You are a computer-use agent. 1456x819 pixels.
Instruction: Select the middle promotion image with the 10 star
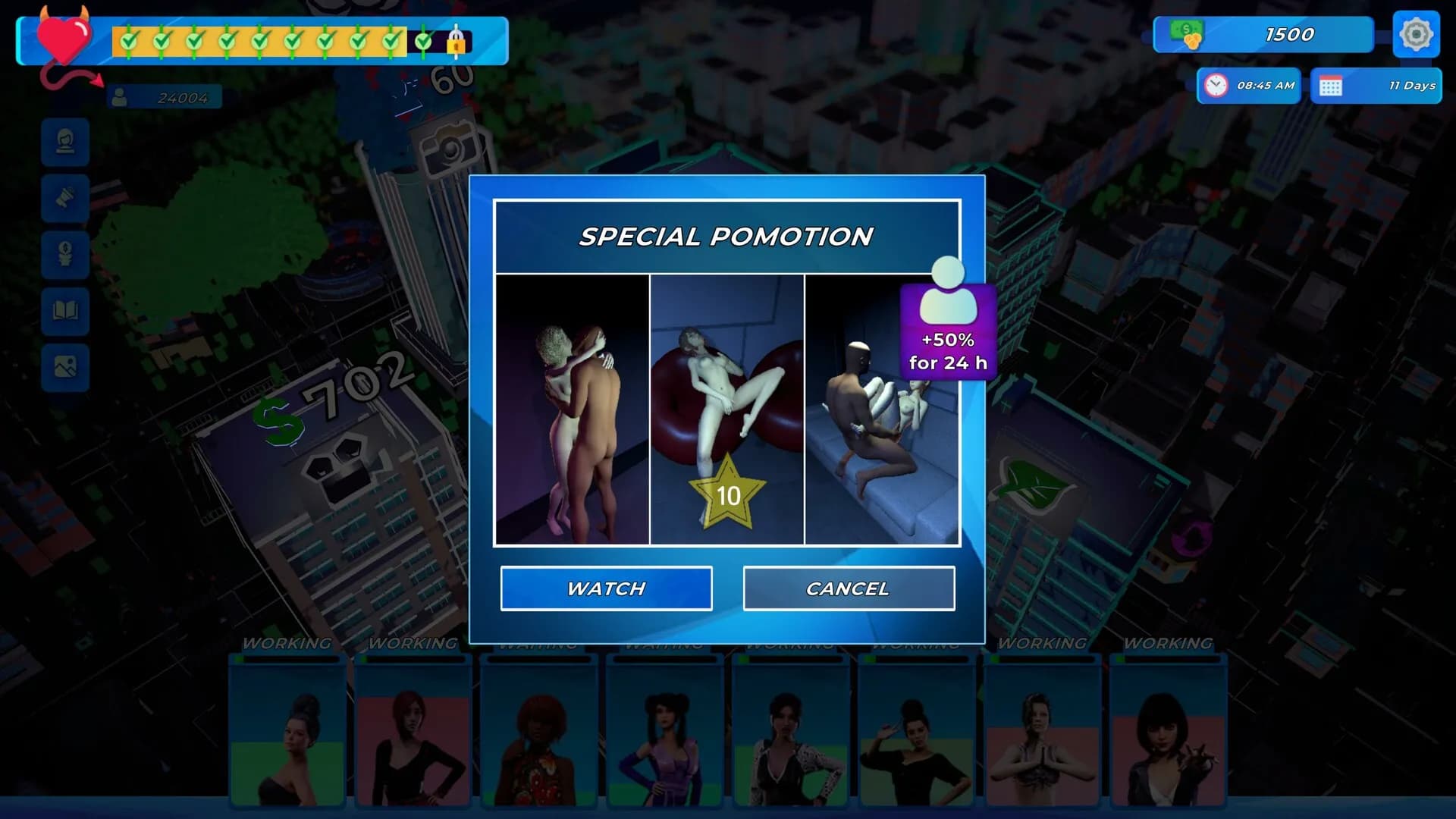point(726,409)
